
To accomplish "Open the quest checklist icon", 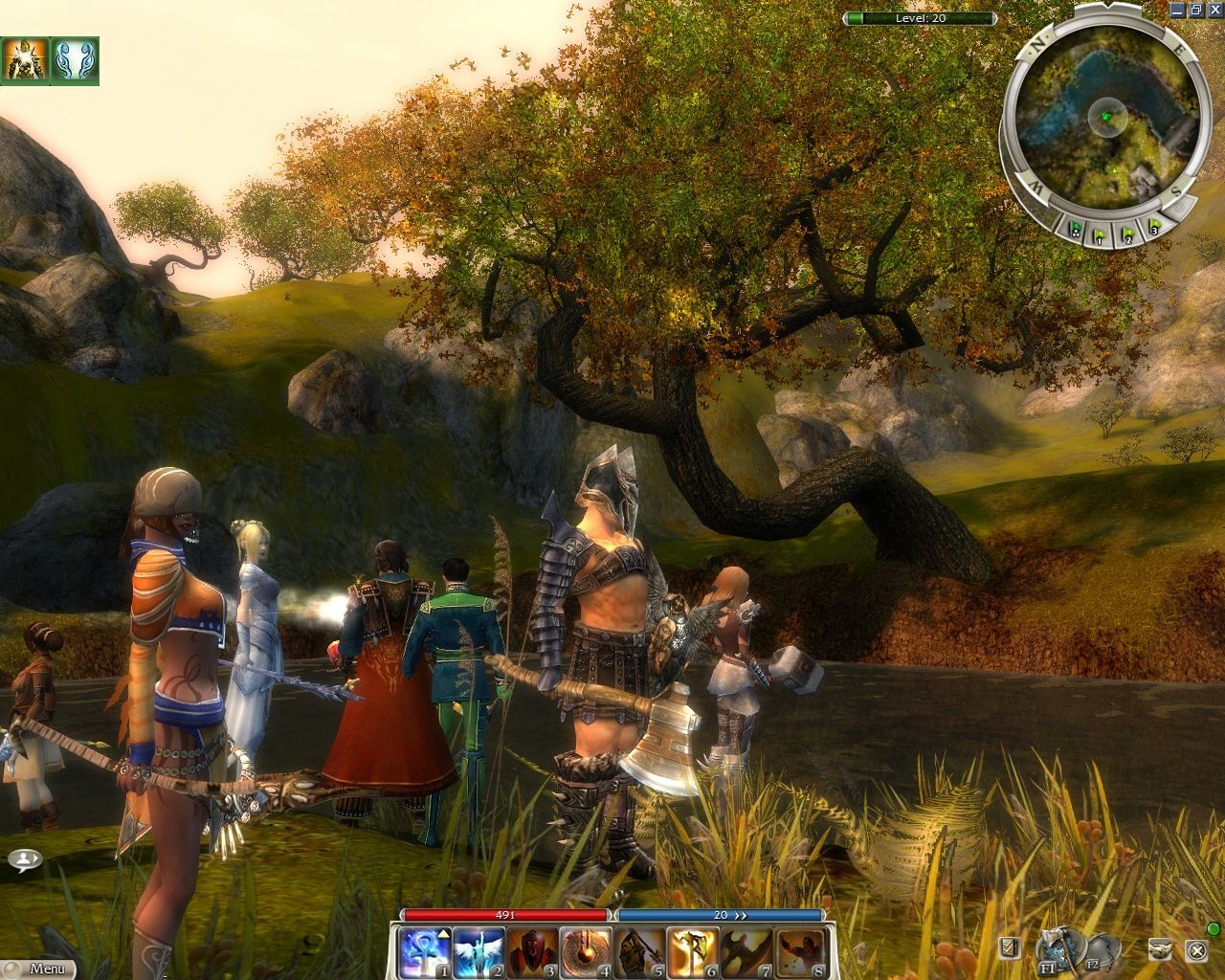I will [1009, 948].
